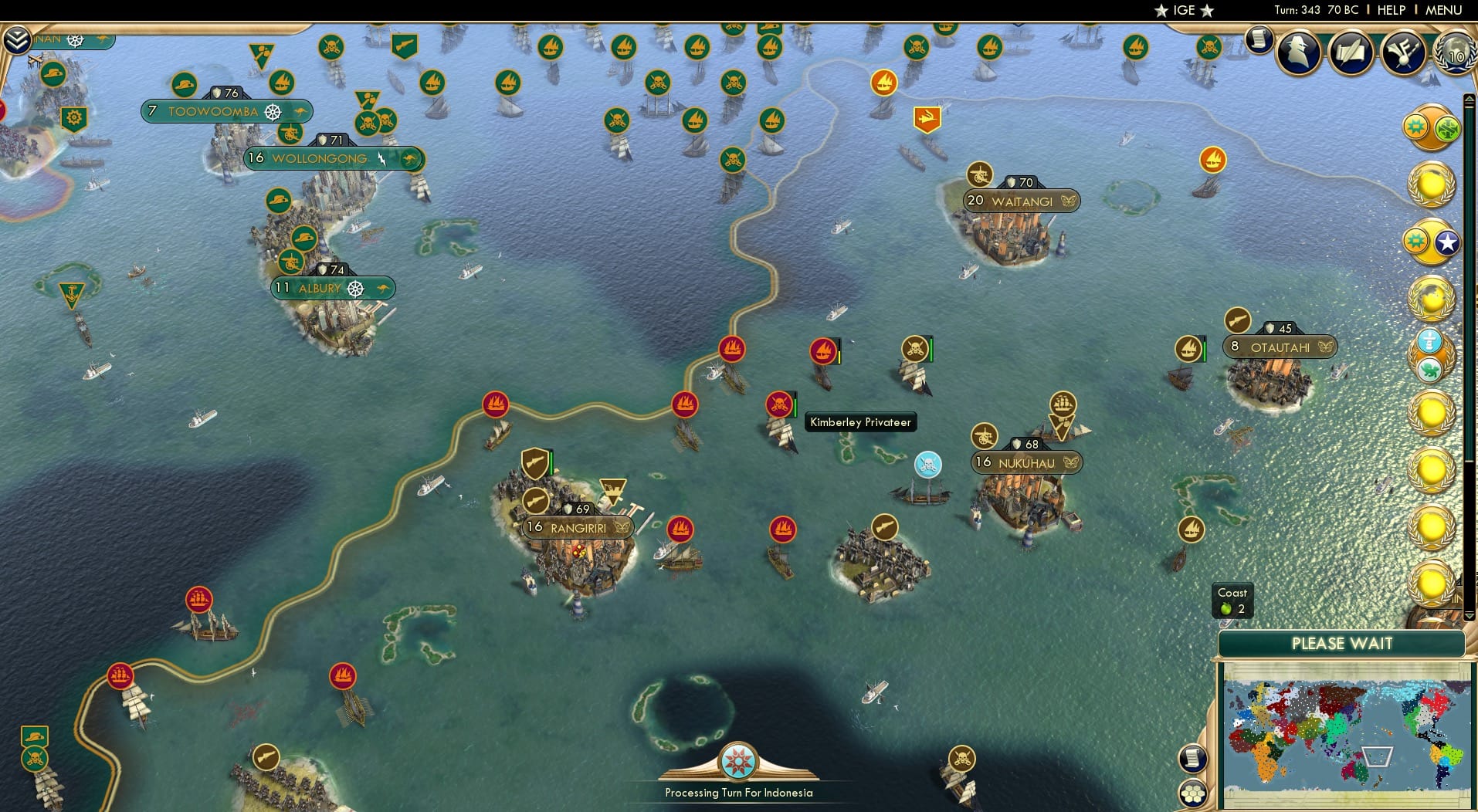Open the Culture overview music icon

[1405, 52]
